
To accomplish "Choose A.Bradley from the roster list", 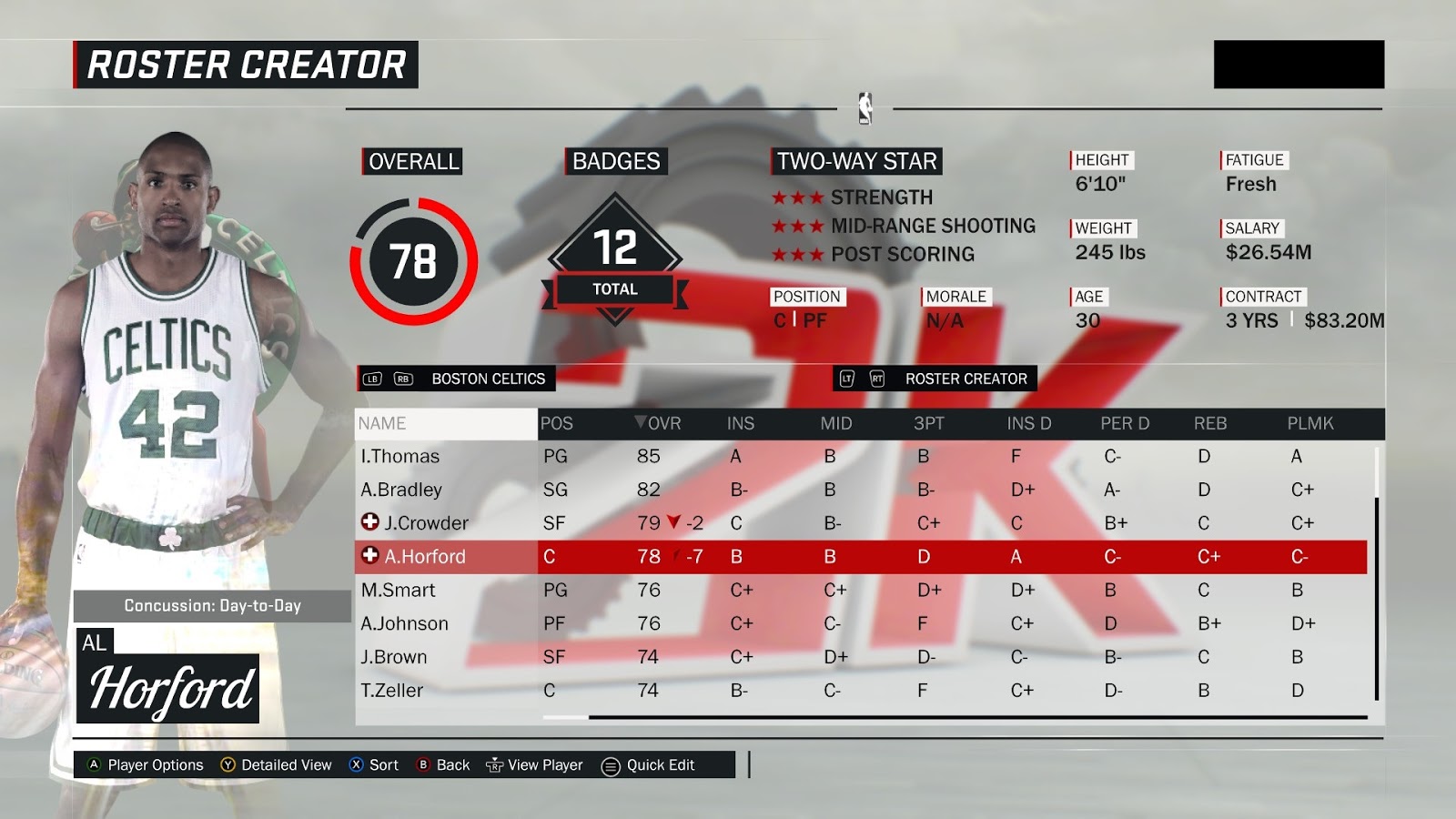I will [401, 490].
